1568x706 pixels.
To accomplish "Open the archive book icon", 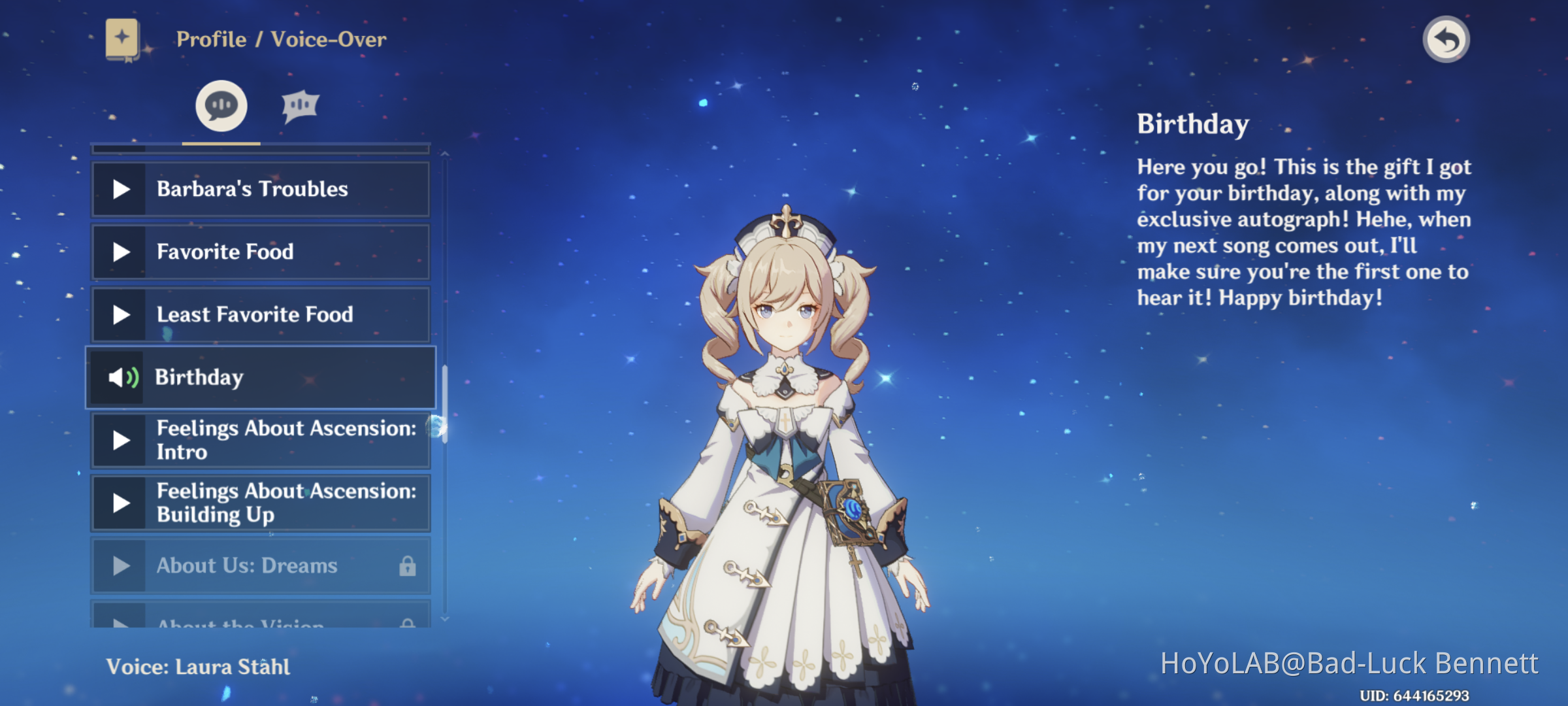I will pos(122,39).
